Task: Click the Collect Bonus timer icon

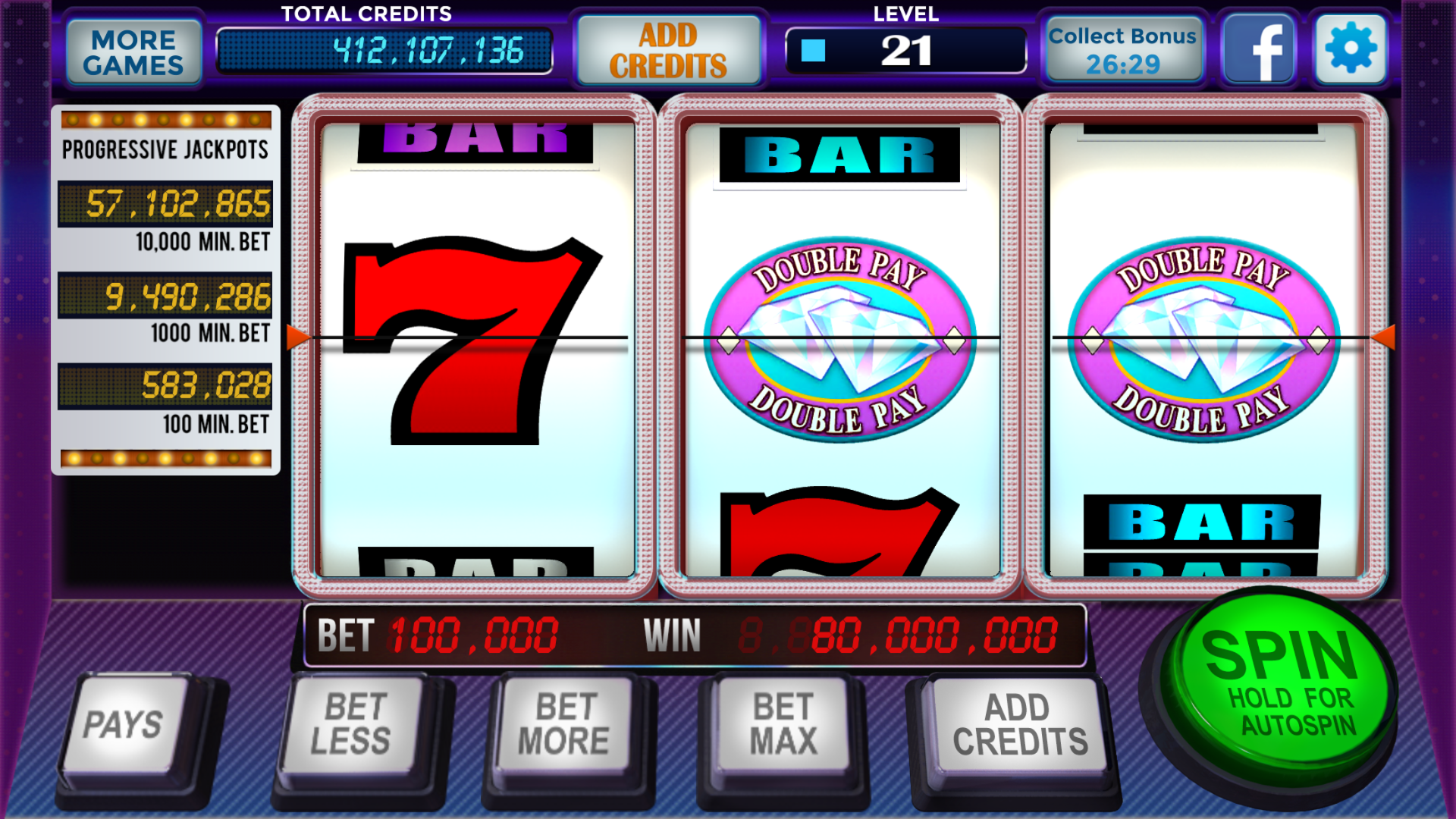Action: pos(1124,48)
